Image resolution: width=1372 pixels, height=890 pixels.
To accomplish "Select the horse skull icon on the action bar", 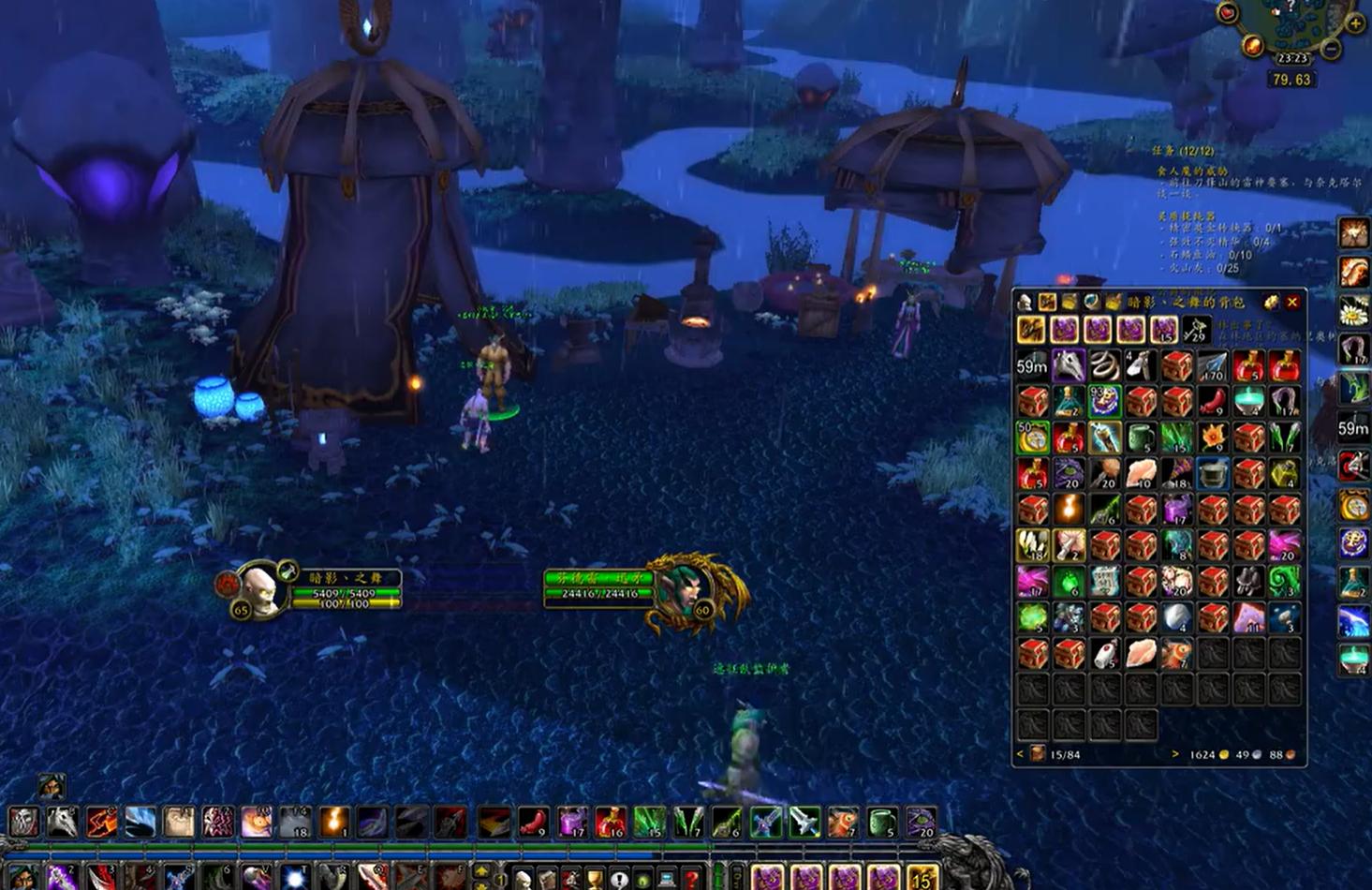I will (62, 823).
